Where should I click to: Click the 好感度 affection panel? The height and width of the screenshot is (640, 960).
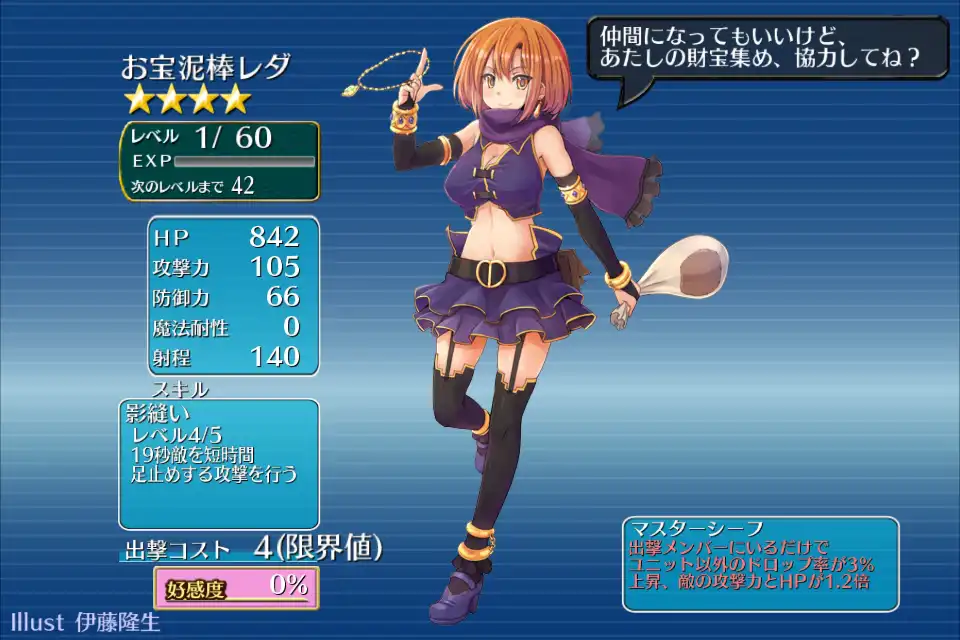click(x=236, y=586)
